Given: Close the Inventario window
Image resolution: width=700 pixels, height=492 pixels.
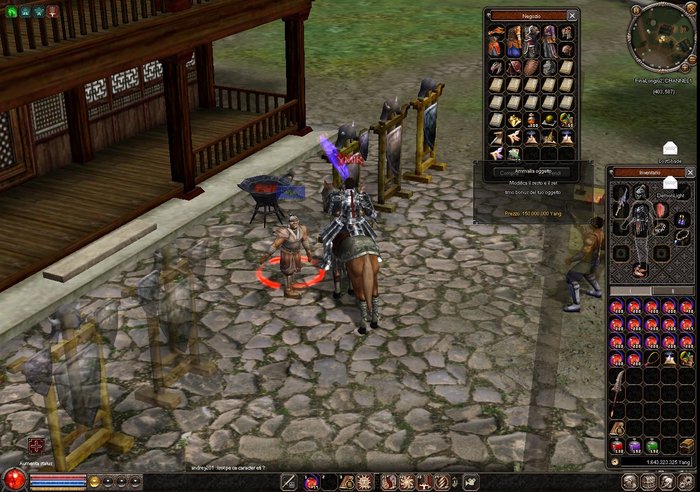Looking at the screenshot, I should coord(691,173).
